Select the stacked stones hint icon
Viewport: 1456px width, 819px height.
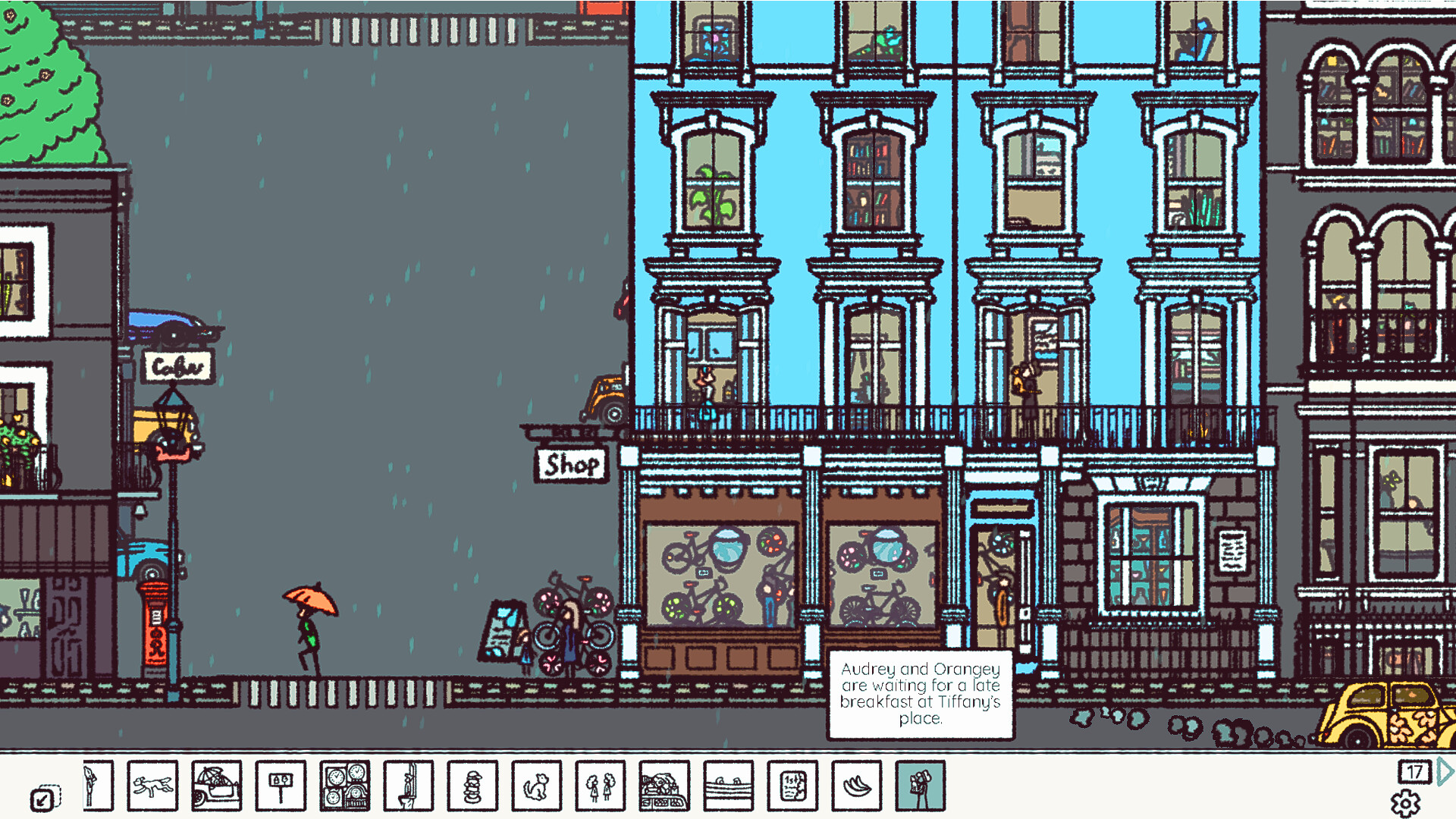coord(472,786)
